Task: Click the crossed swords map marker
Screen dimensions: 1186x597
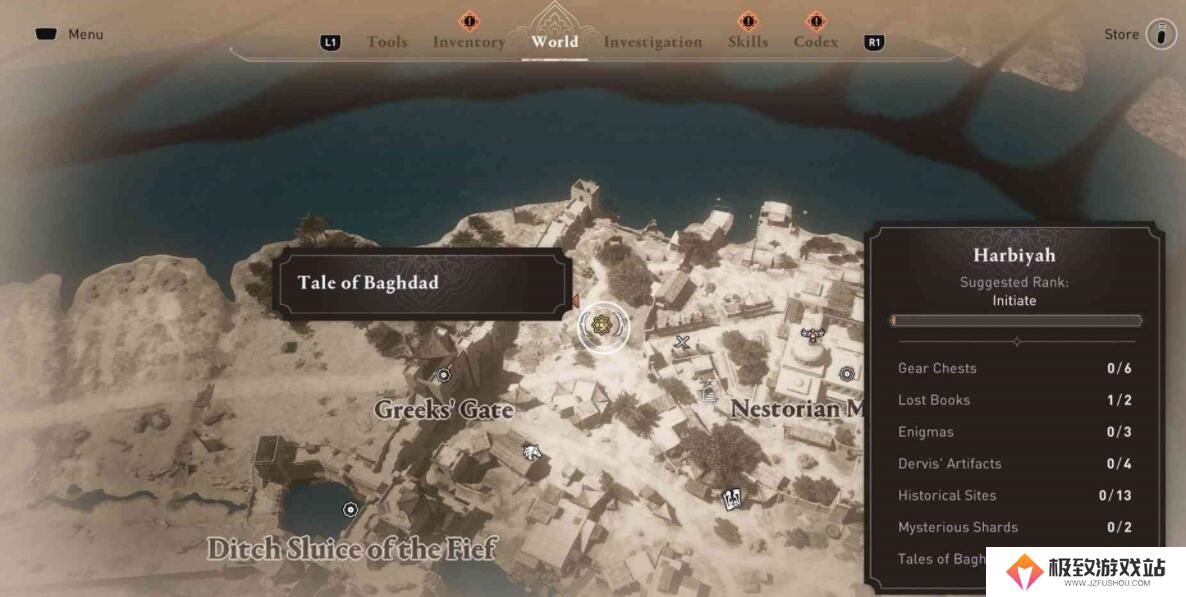Action: pos(682,343)
